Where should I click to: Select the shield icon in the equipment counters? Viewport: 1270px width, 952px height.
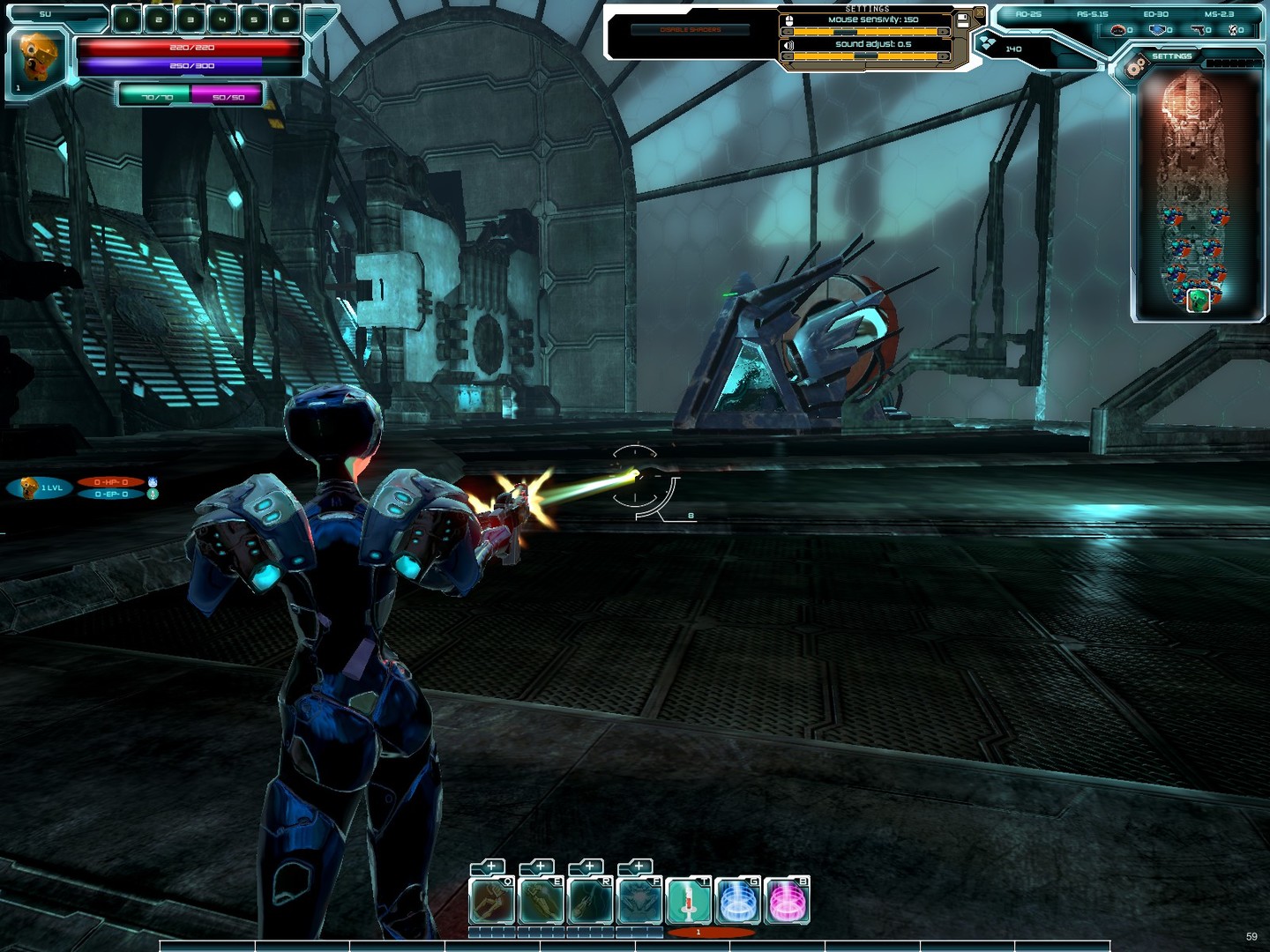tap(1157, 29)
